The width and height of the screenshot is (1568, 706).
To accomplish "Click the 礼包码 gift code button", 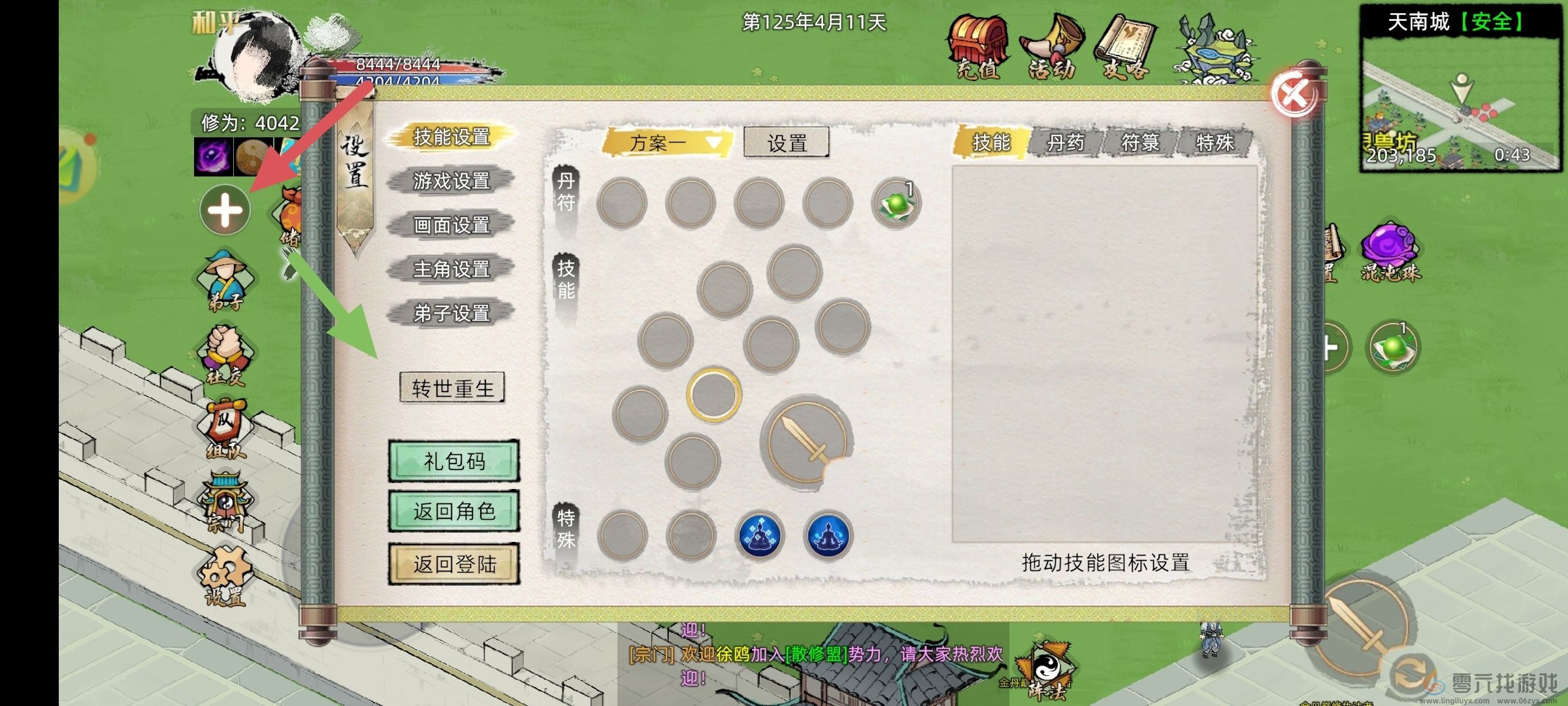I will click(455, 461).
